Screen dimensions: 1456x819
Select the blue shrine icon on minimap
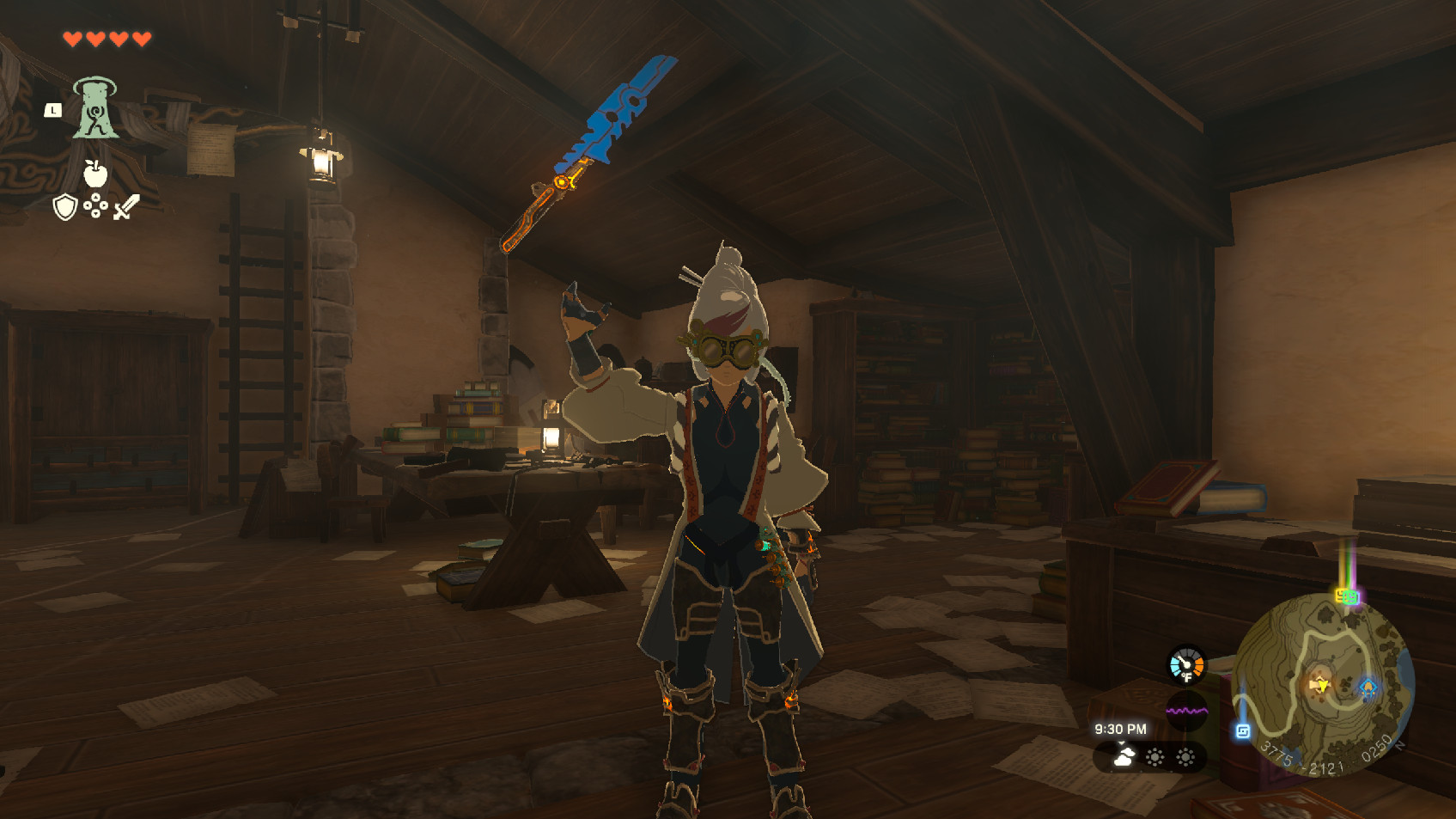(x=1368, y=687)
